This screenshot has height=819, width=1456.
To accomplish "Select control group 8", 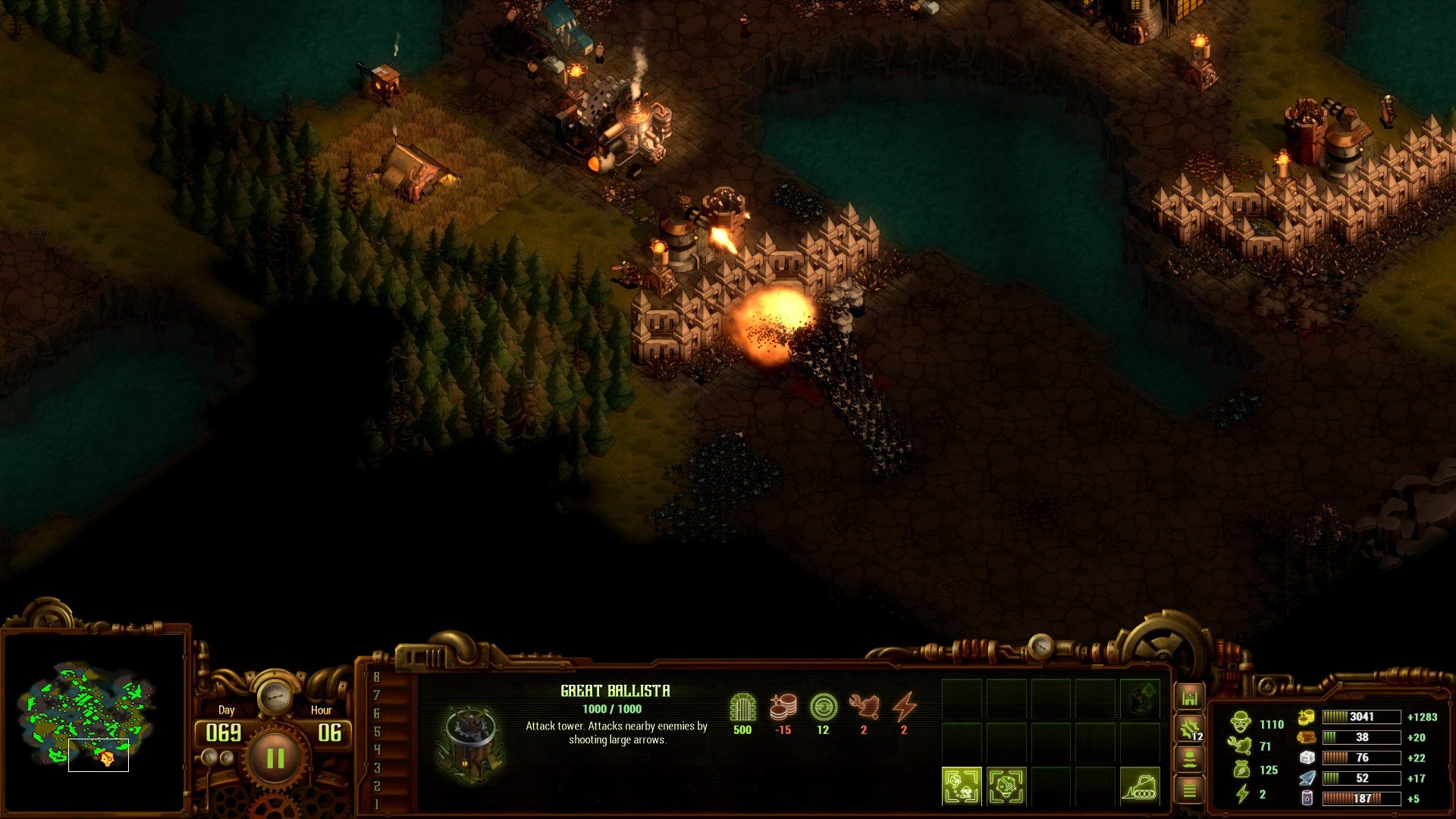I will pyautogui.click(x=377, y=676).
